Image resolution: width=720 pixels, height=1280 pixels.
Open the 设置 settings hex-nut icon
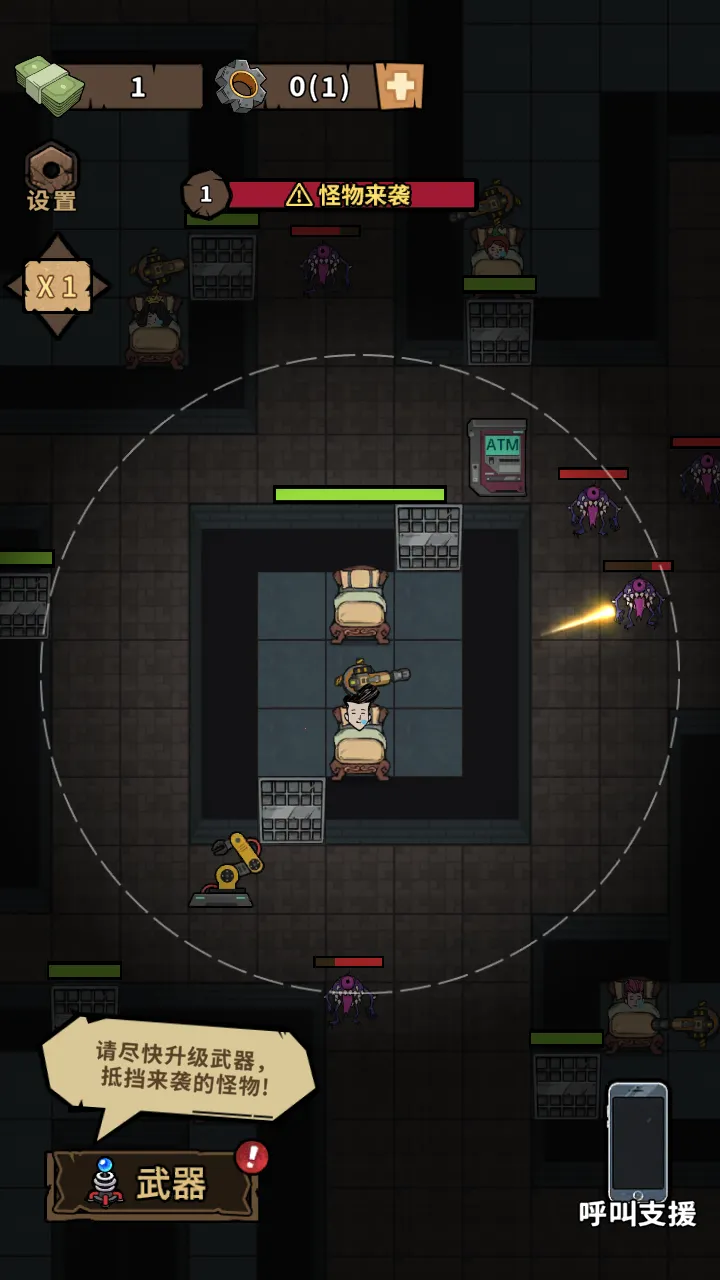coord(52,175)
